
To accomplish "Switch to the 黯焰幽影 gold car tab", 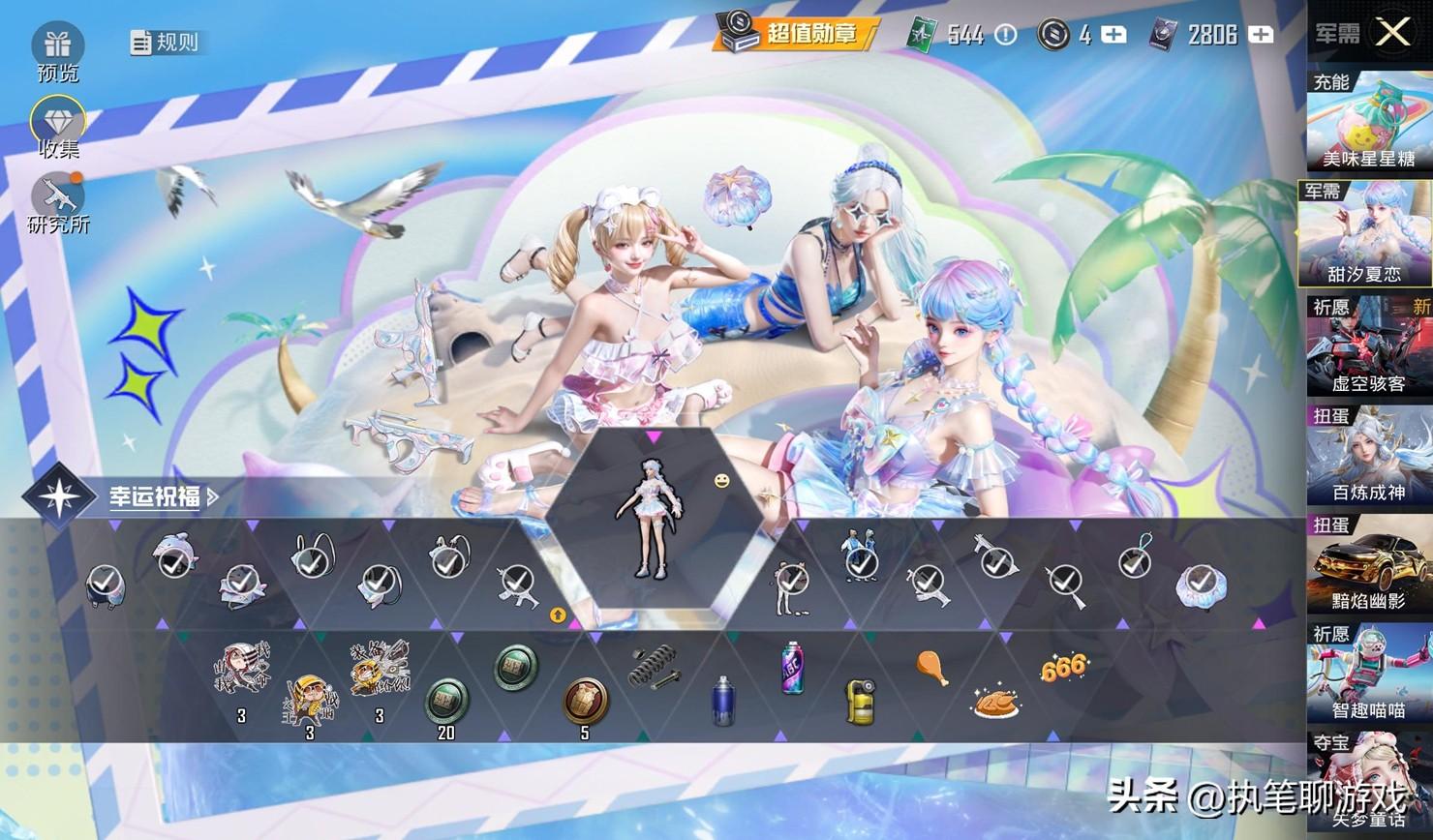I will [1368, 564].
